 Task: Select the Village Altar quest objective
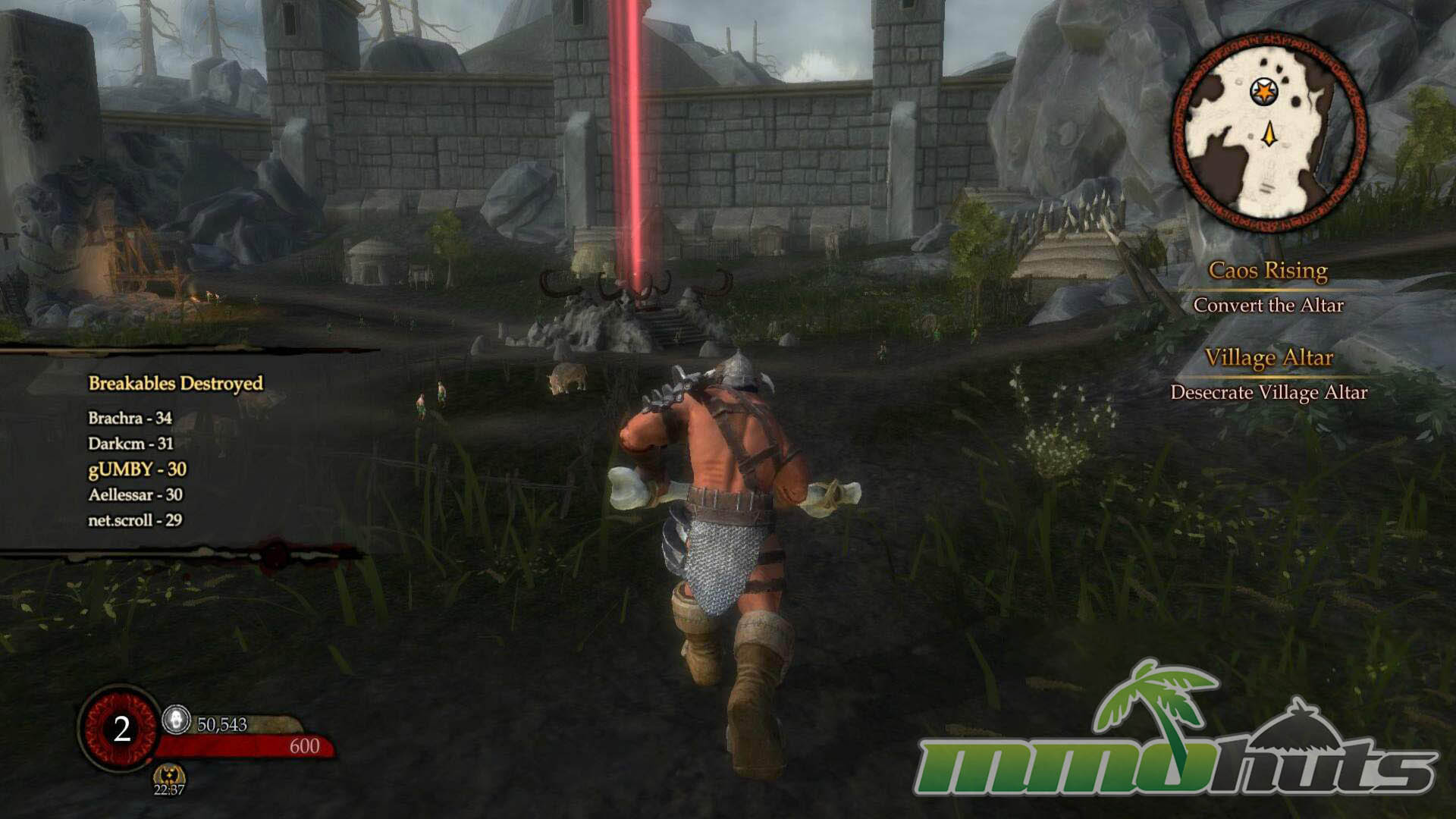coord(1268,358)
